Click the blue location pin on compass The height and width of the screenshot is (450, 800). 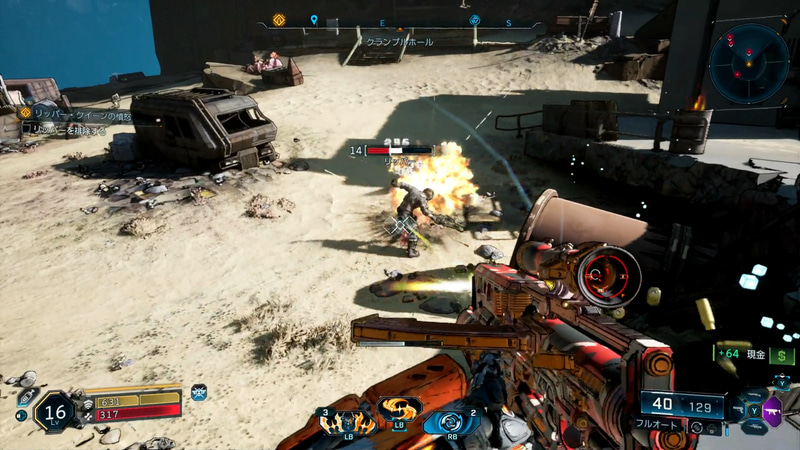[x=314, y=20]
